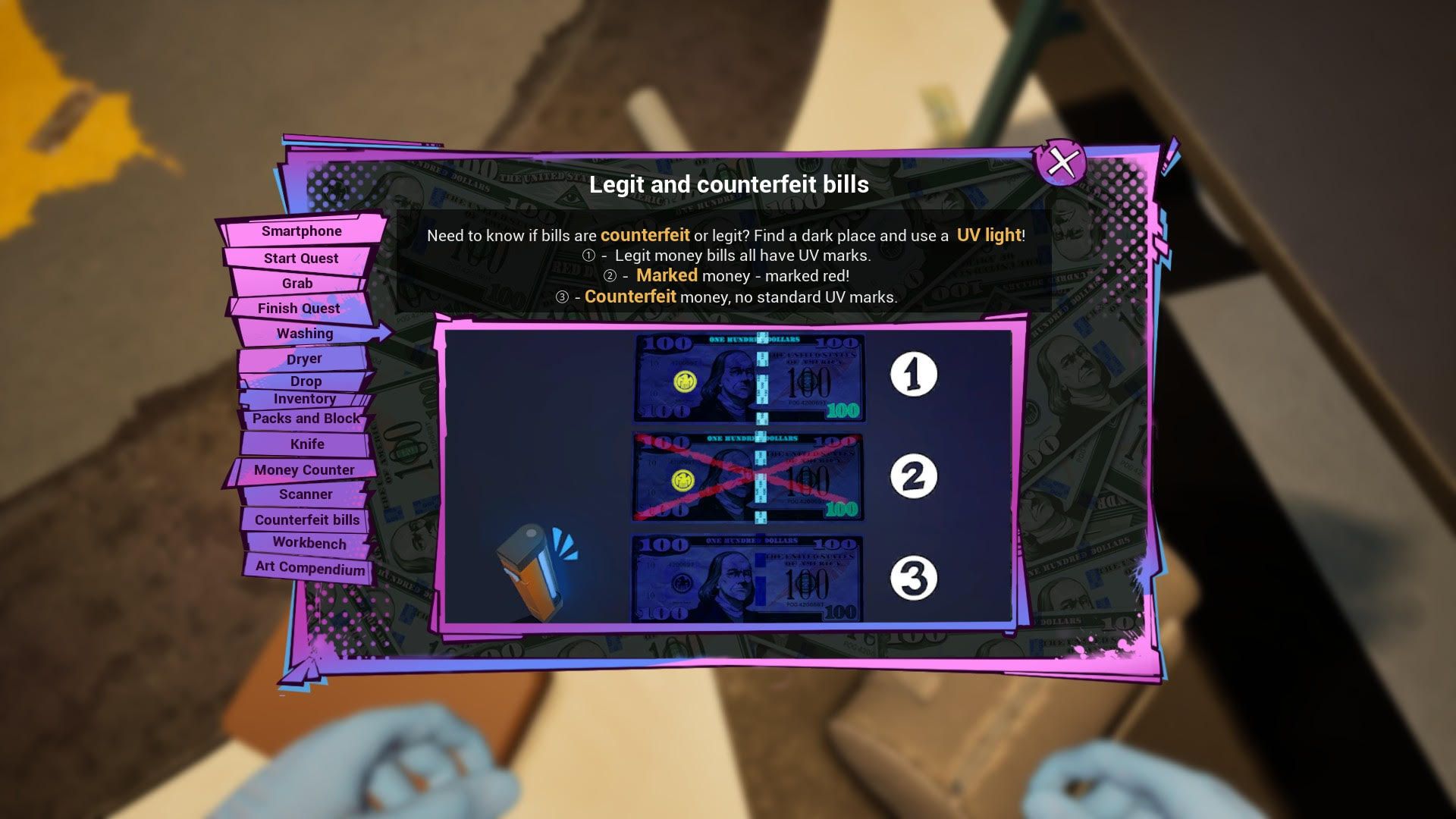Select the Money Counter topic

(x=302, y=469)
